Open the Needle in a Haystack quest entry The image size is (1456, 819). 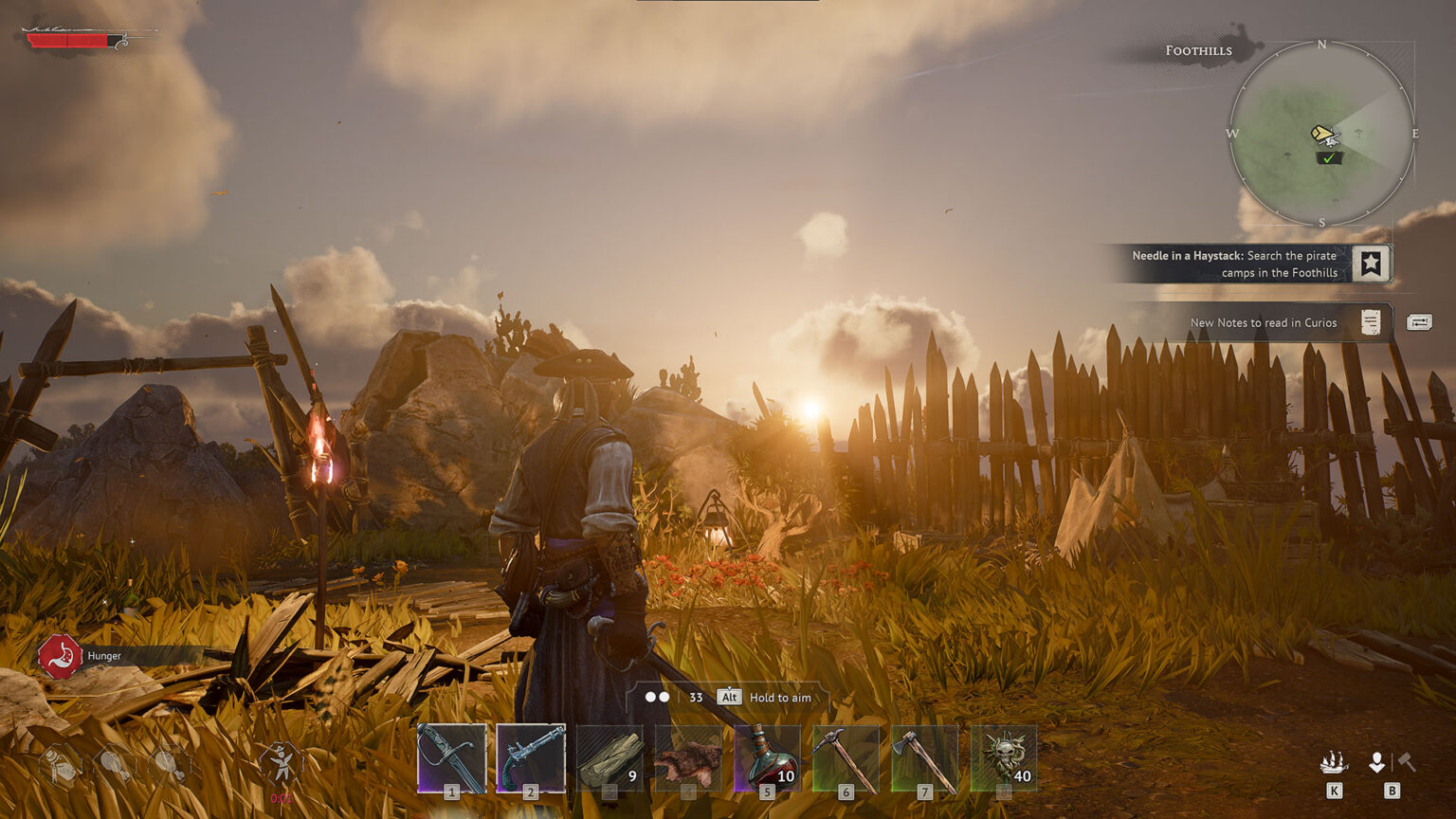coord(1232,264)
